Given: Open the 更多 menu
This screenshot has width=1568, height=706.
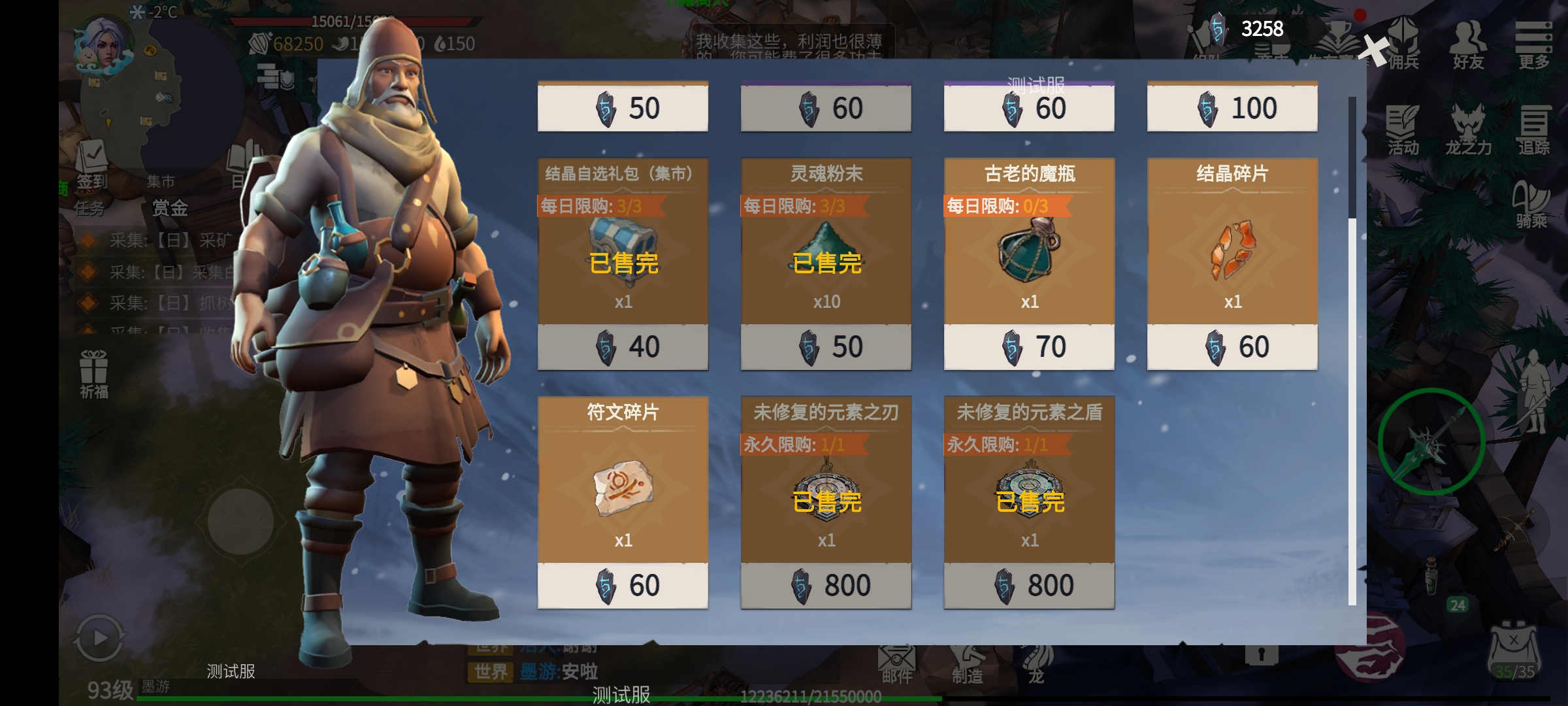Looking at the screenshot, I should [x=1533, y=44].
